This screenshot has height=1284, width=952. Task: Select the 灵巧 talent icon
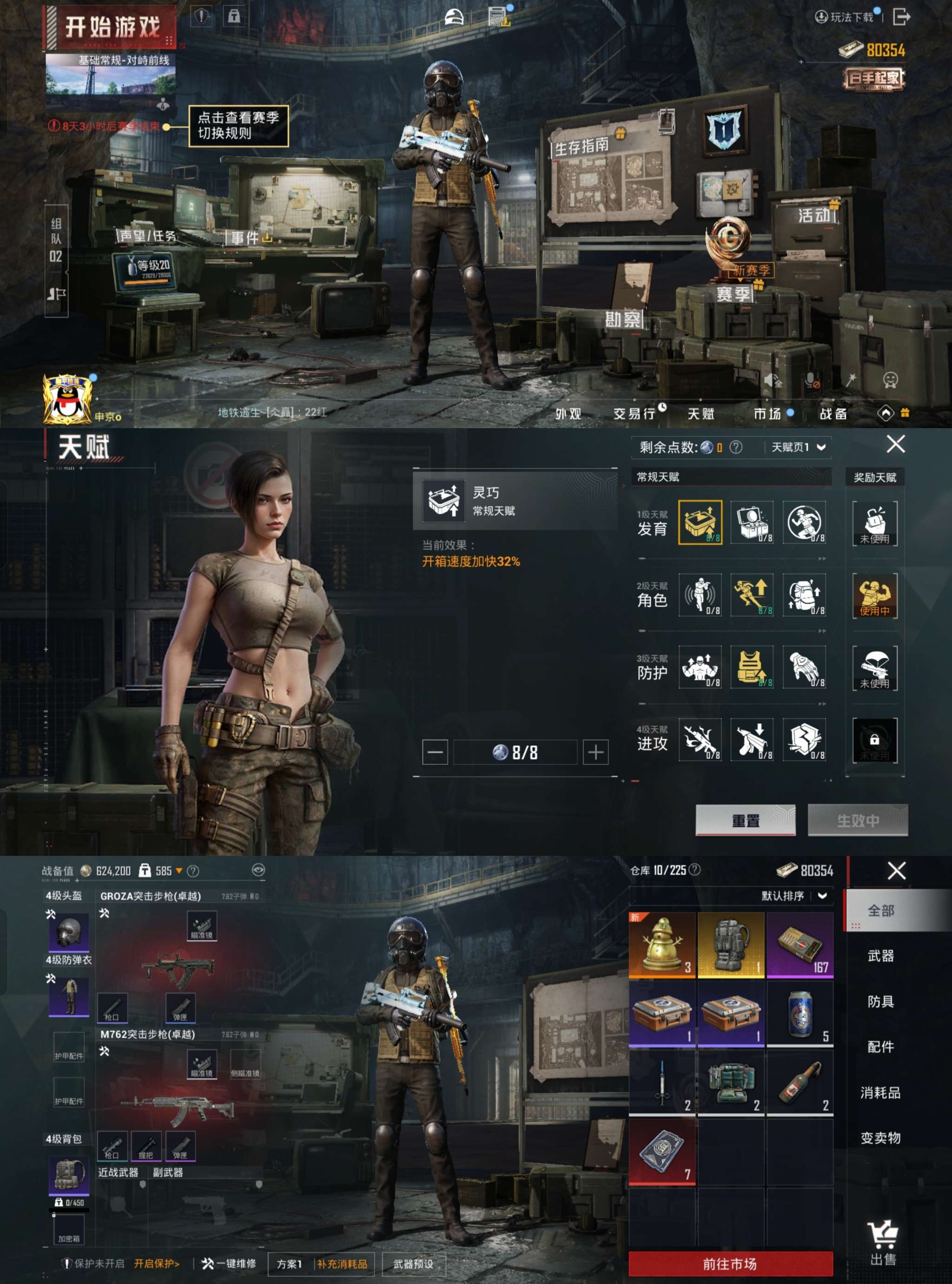coord(700,522)
